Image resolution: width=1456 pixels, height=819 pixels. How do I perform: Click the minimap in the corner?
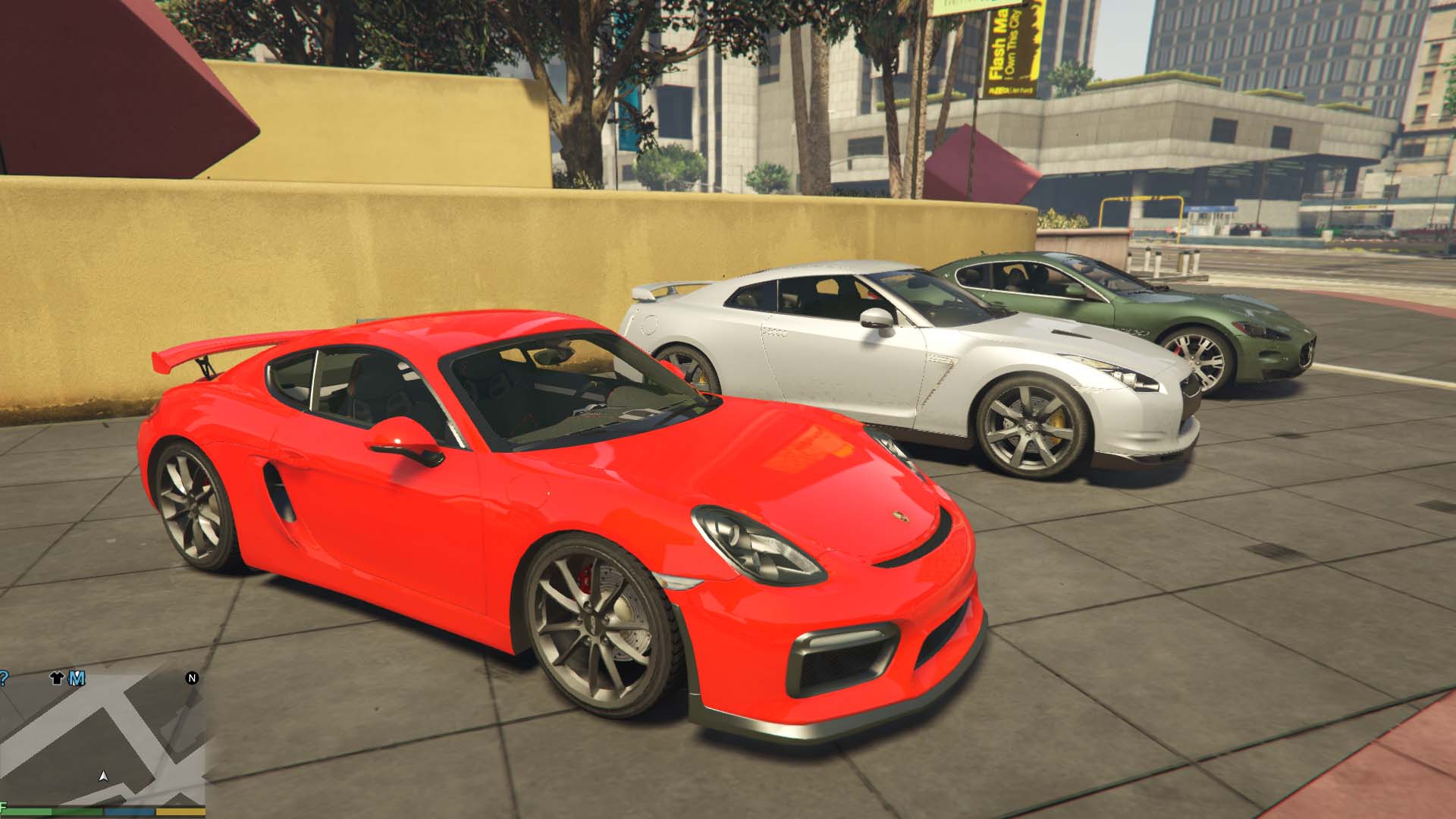pyautogui.click(x=102, y=739)
